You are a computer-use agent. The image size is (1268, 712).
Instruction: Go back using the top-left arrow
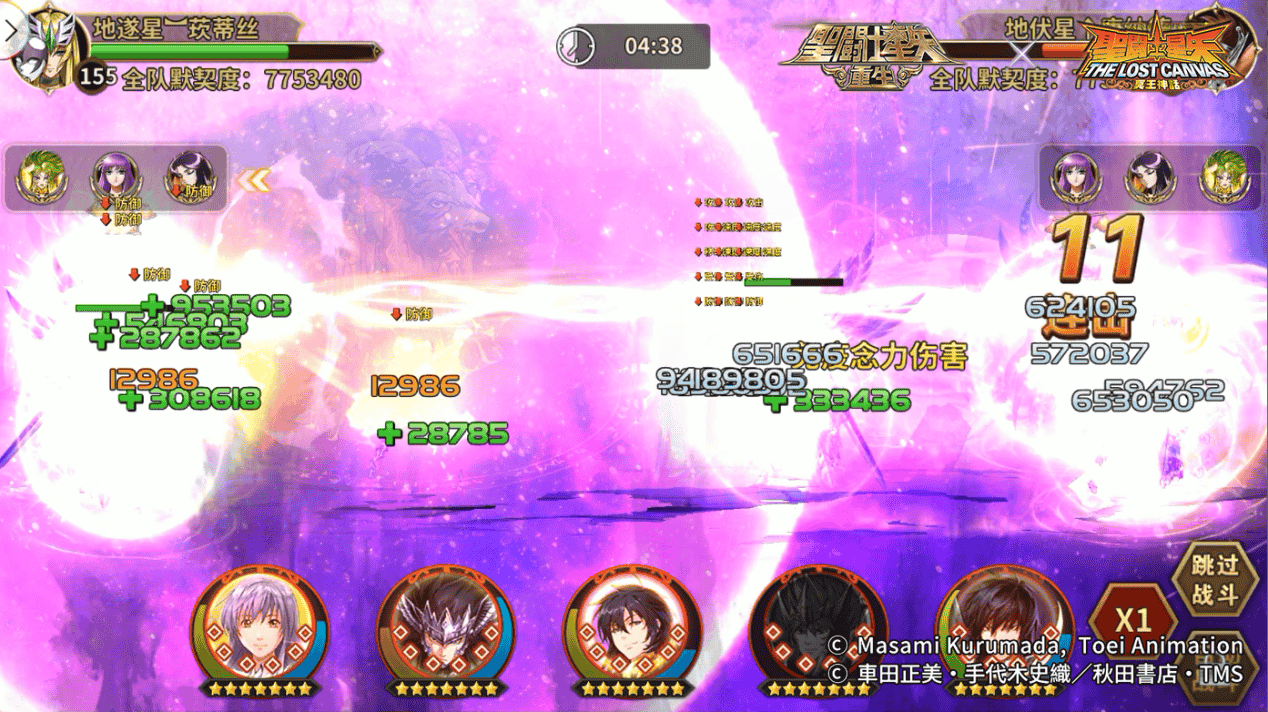click(x=11, y=28)
